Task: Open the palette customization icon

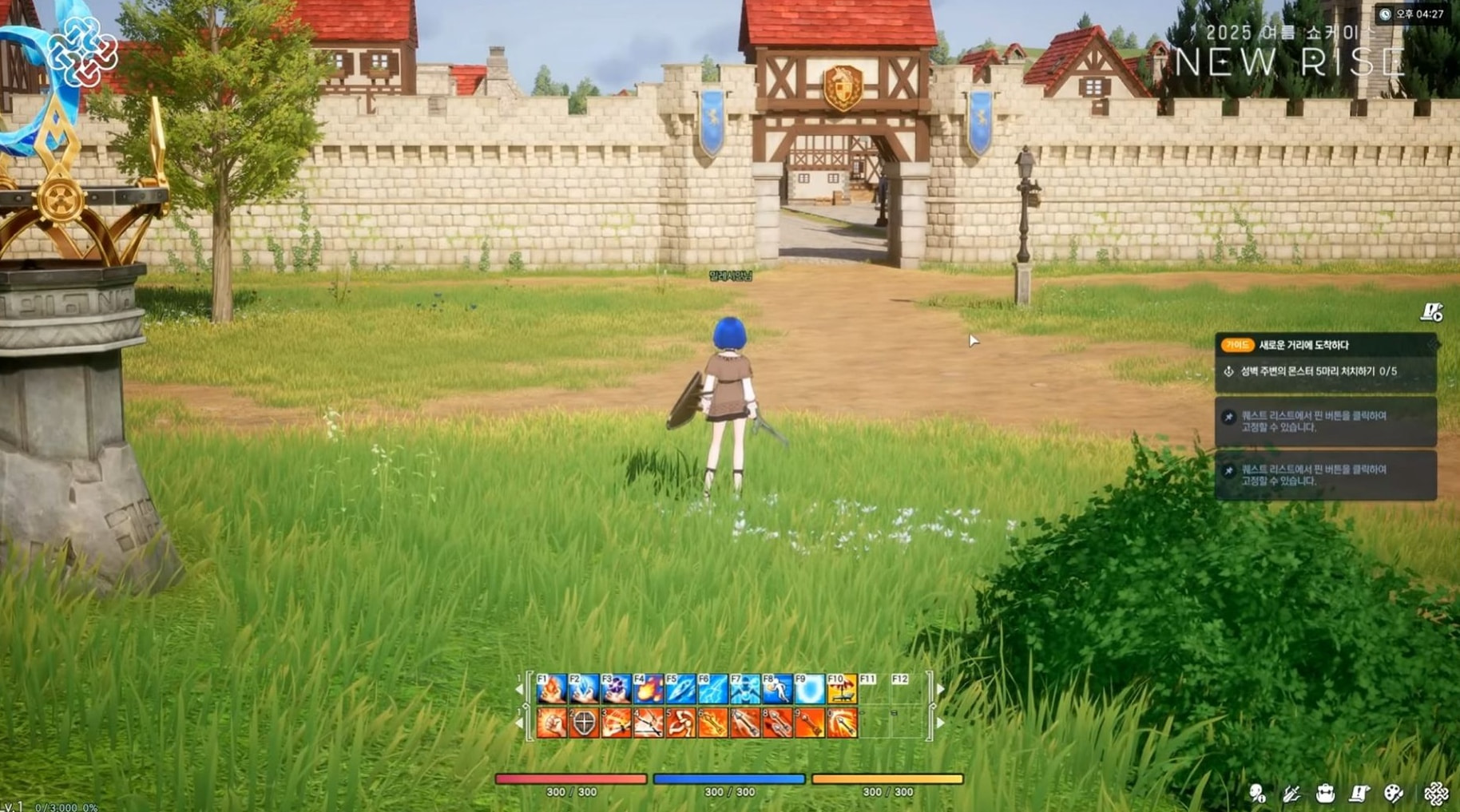Action: point(1395,794)
